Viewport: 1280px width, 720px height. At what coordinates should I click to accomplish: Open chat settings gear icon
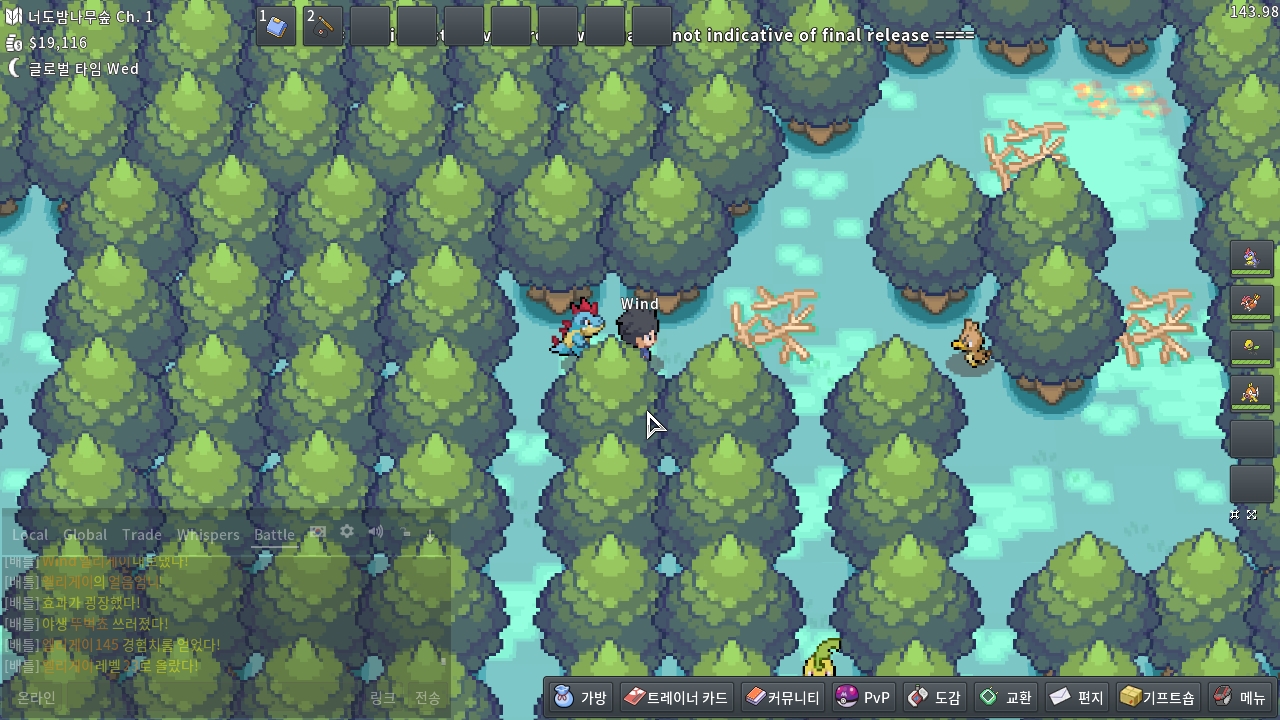coord(347,532)
